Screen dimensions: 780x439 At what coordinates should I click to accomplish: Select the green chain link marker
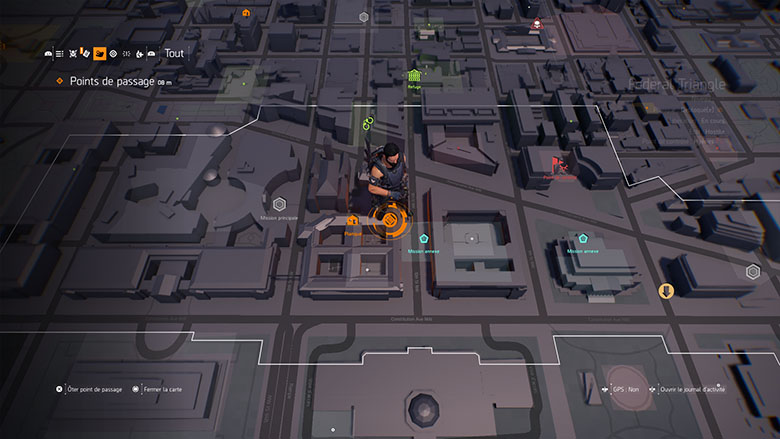point(367,125)
